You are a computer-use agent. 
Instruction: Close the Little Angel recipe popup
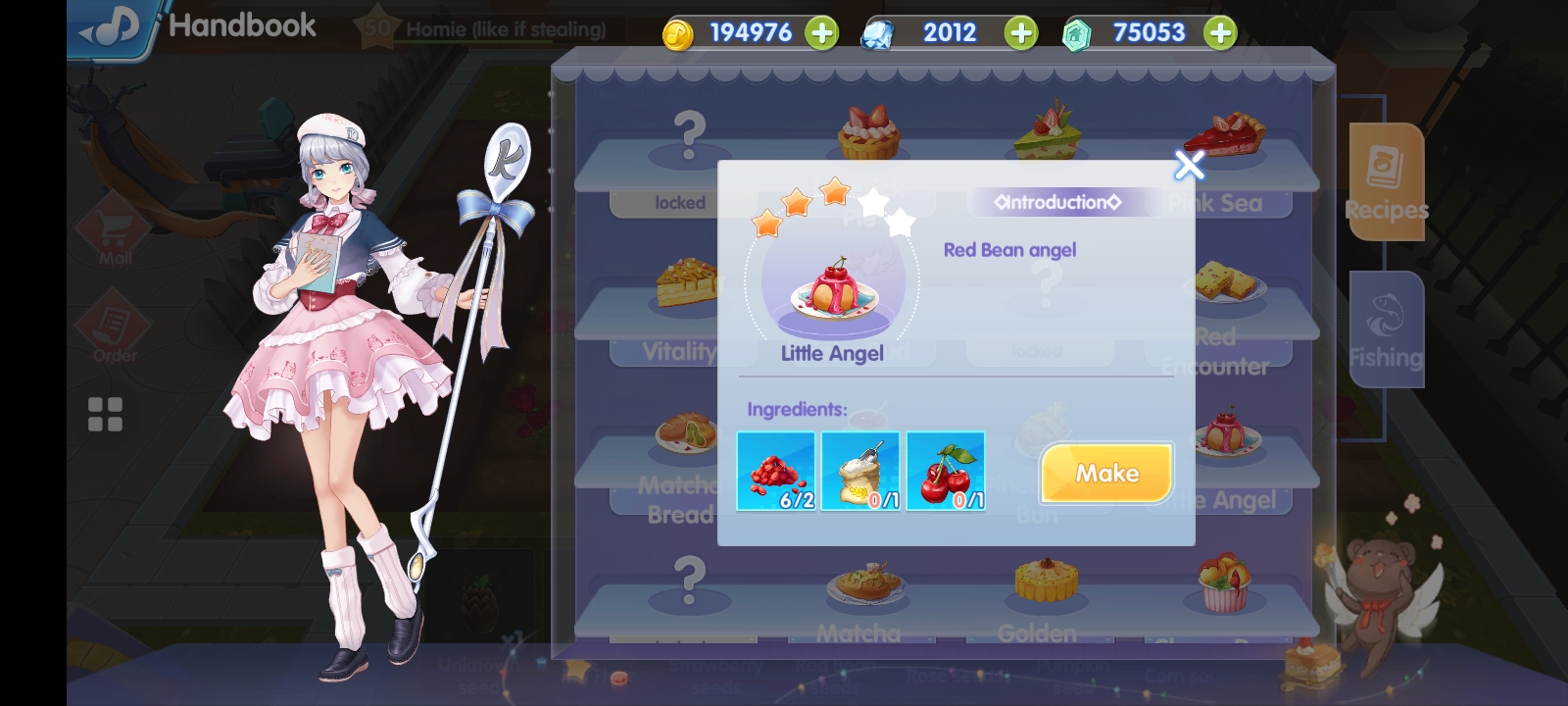(x=1188, y=166)
